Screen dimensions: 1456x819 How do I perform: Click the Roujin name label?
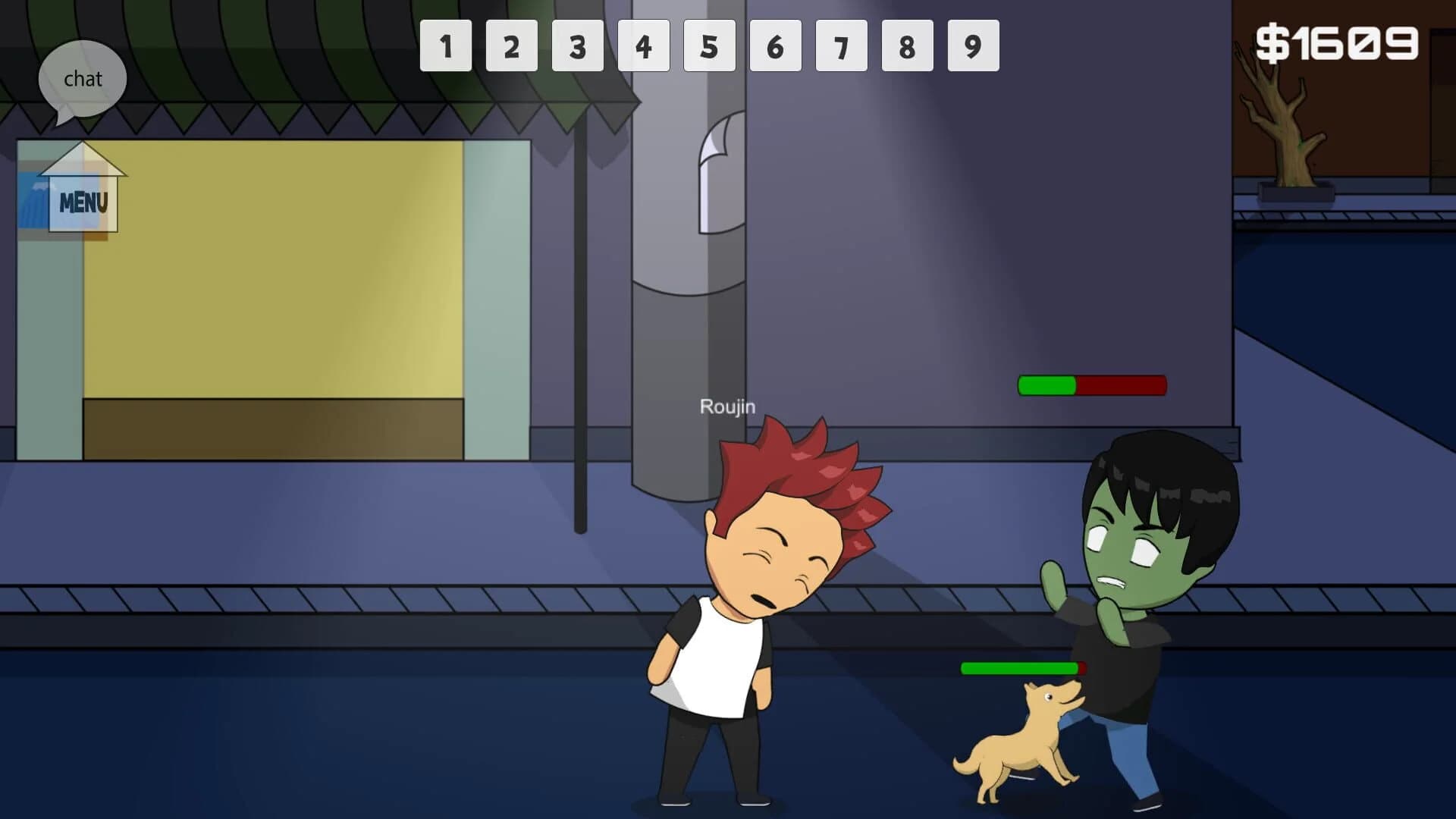coord(726,407)
